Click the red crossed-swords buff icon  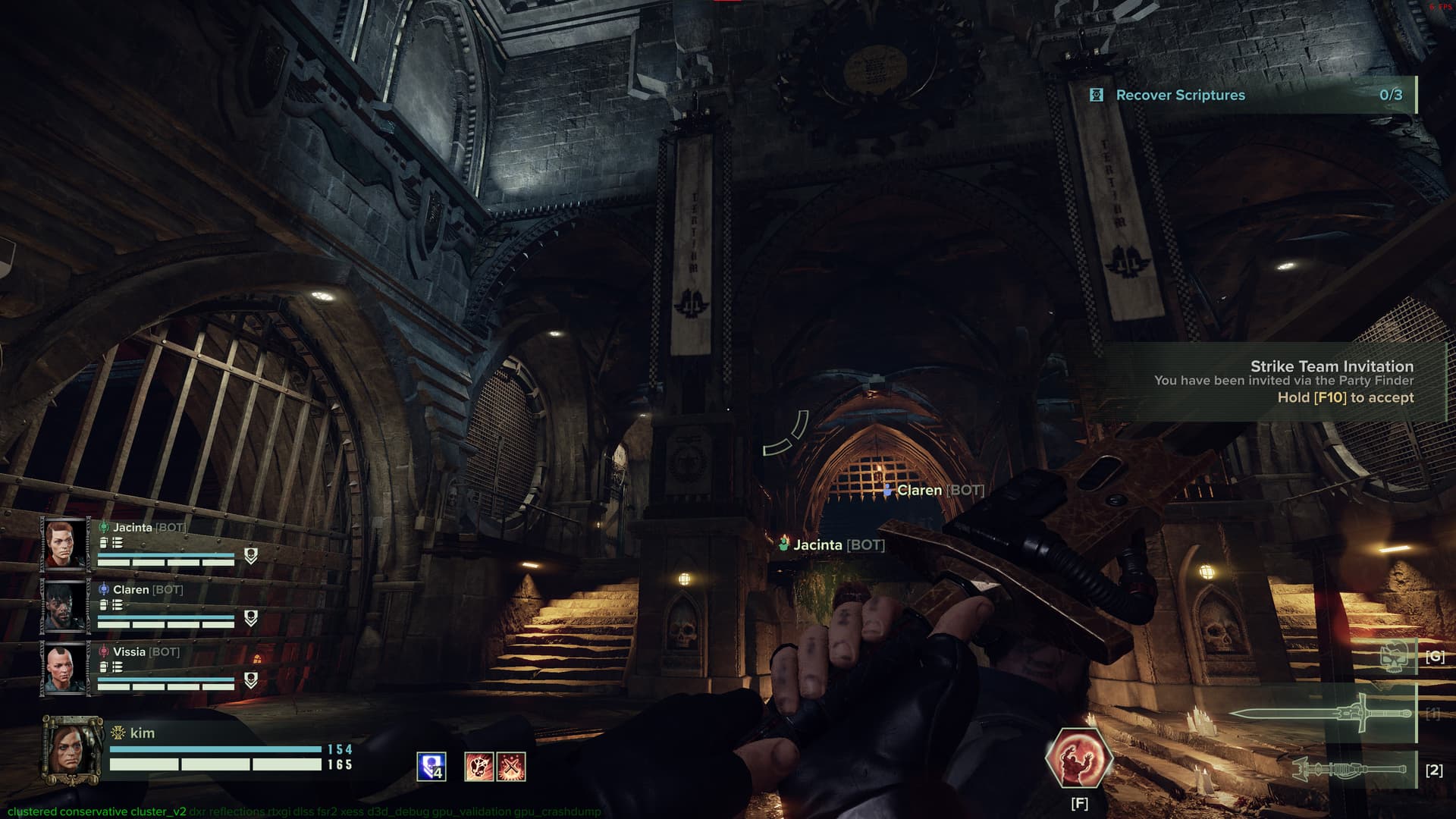512,767
